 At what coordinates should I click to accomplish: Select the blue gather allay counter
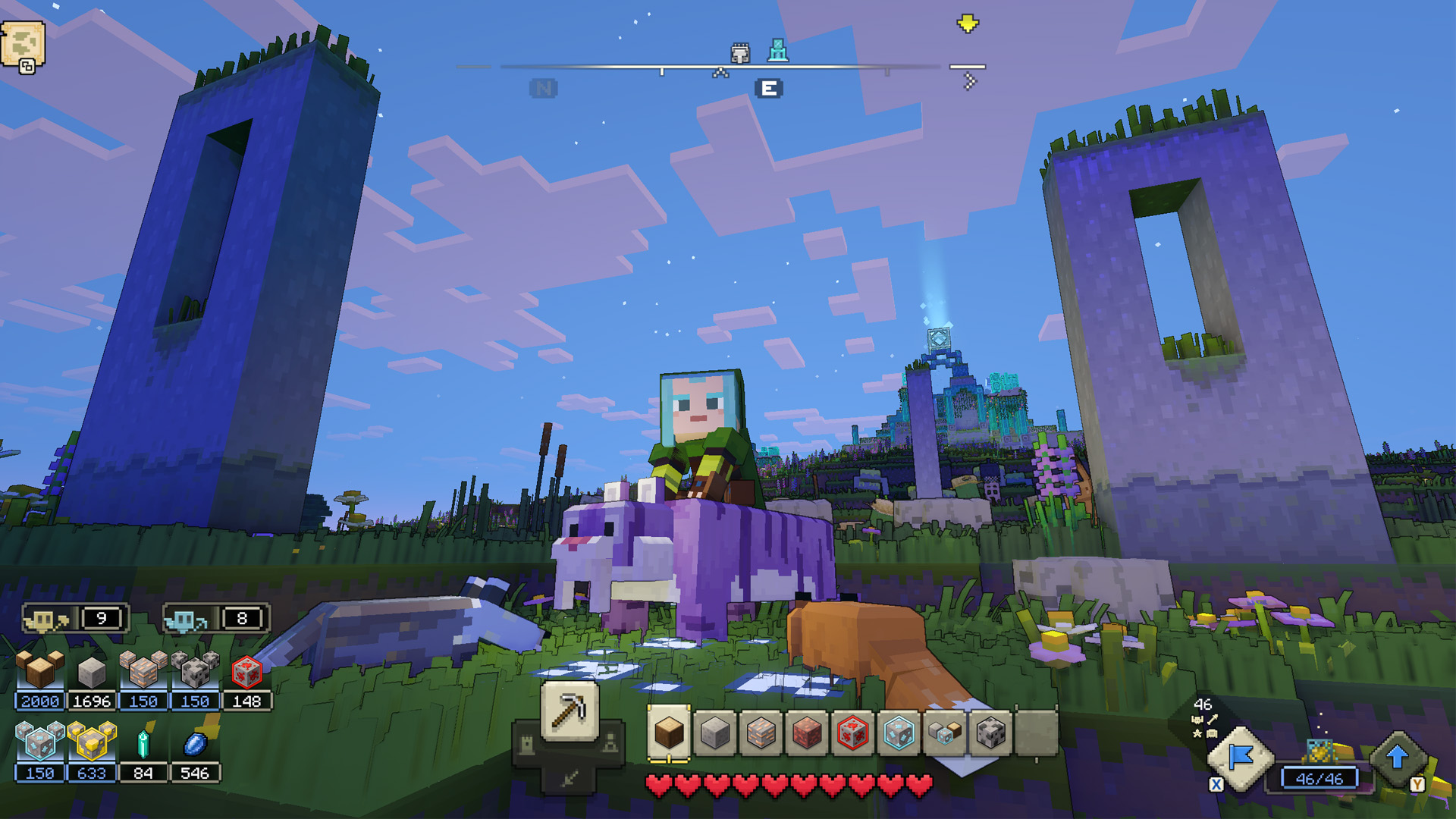(x=215, y=619)
